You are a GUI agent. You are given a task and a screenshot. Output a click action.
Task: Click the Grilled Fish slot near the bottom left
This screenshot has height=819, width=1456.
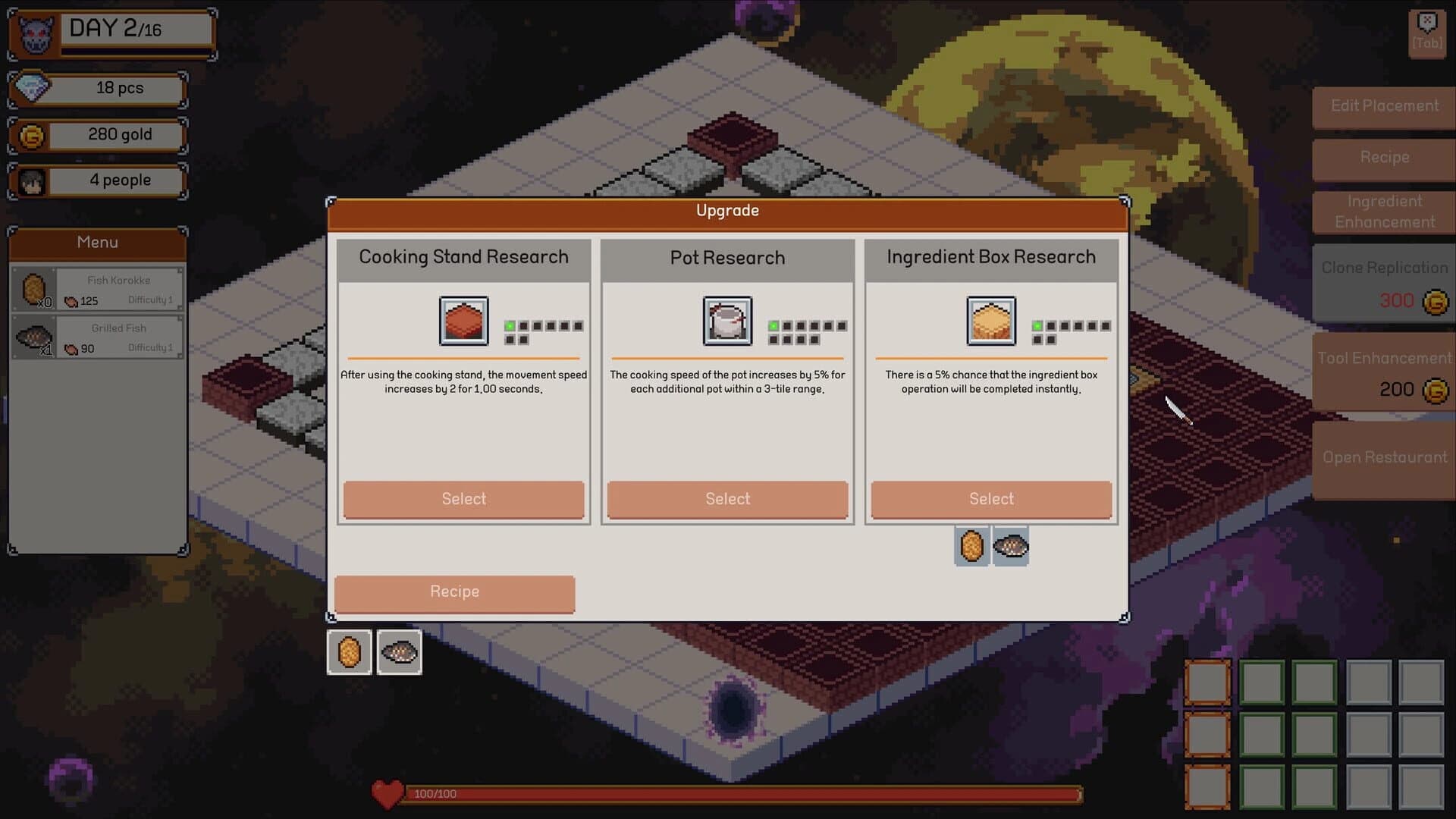[398, 651]
